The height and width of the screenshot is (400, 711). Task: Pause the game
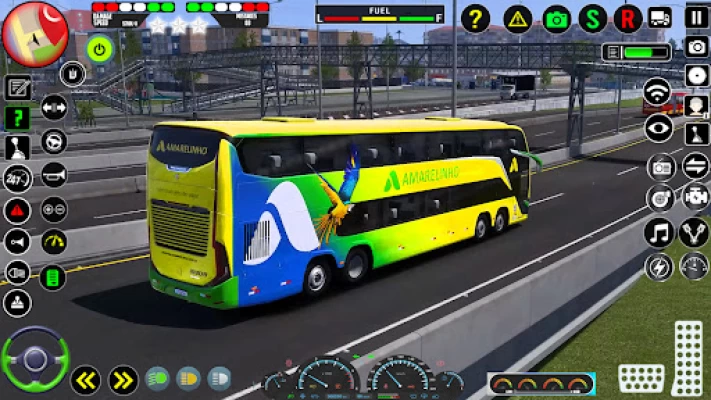pyautogui.click(x=696, y=17)
